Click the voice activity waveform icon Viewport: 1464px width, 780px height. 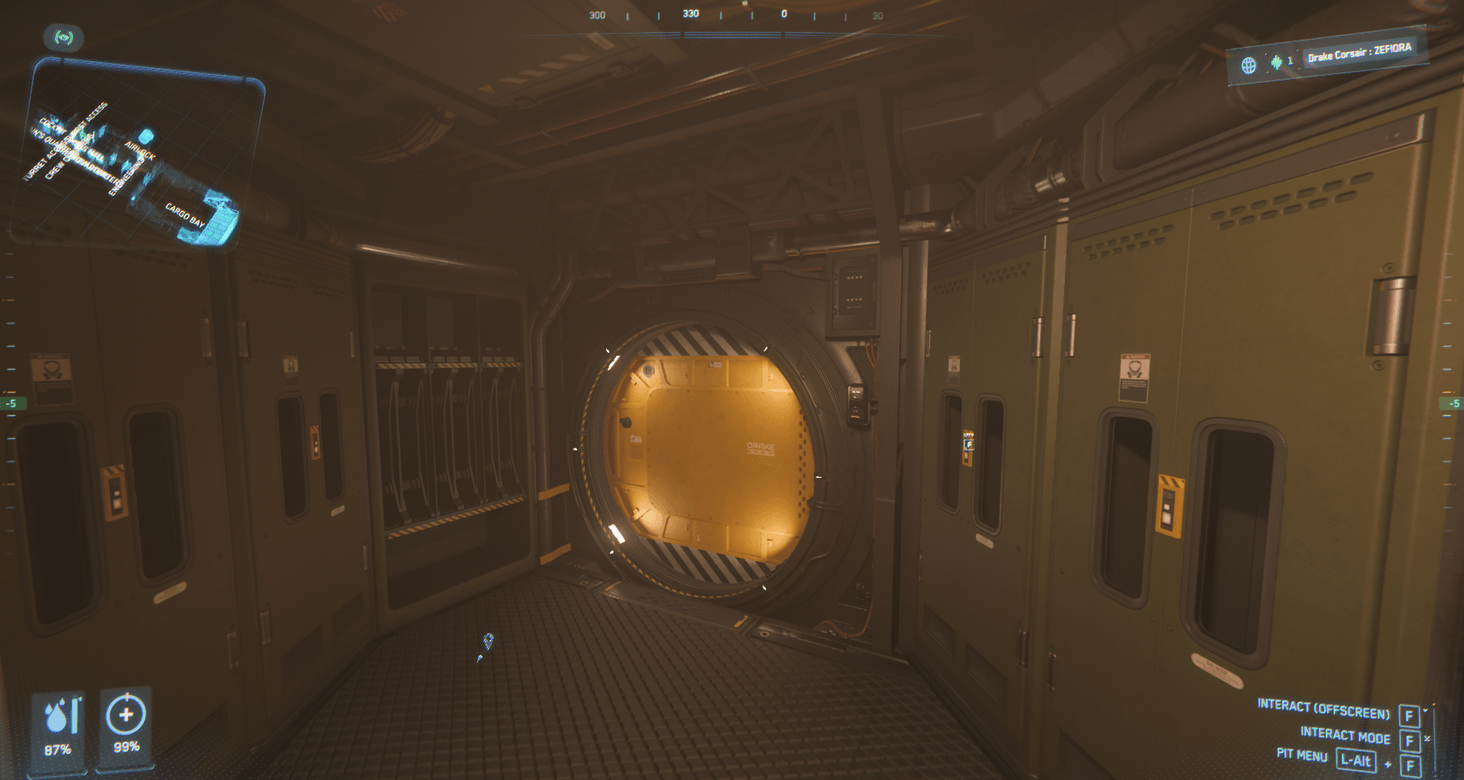1276,62
